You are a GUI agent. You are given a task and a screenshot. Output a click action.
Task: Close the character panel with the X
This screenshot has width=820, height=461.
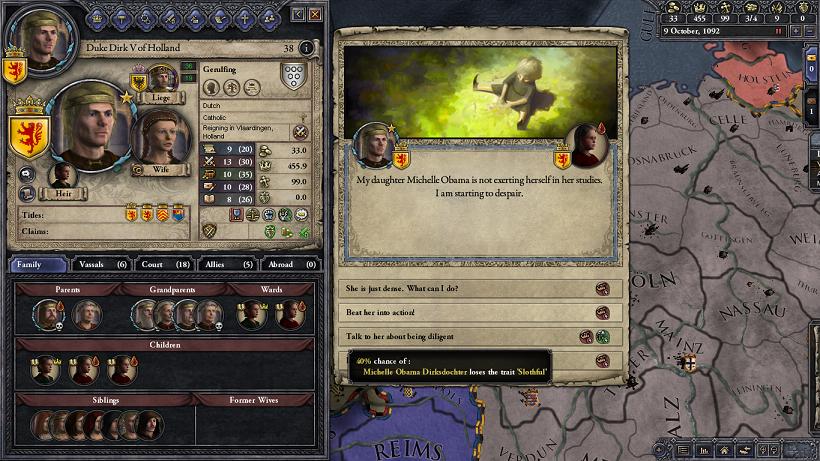coord(315,14)
